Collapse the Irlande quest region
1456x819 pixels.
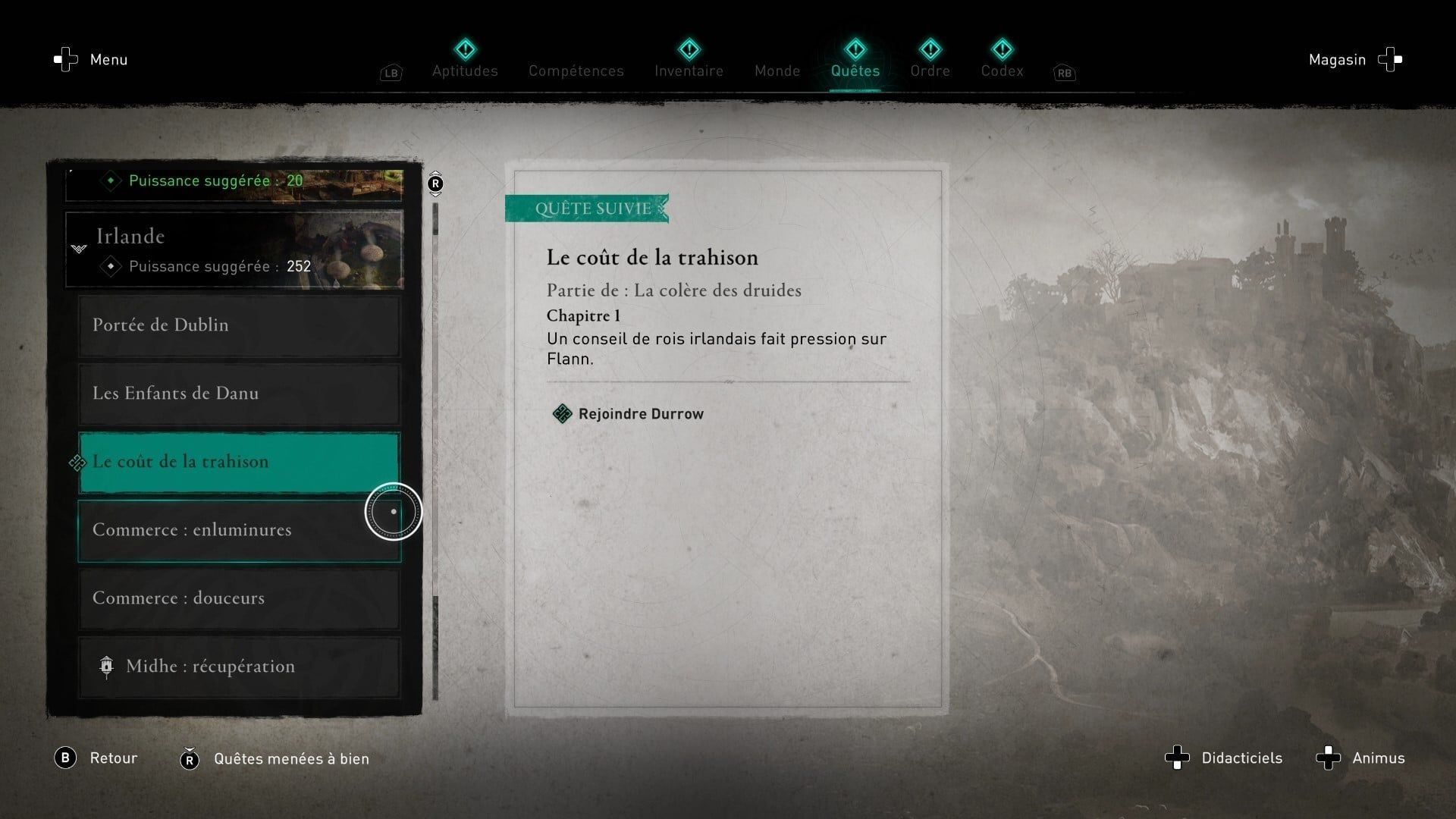(80, 250)
